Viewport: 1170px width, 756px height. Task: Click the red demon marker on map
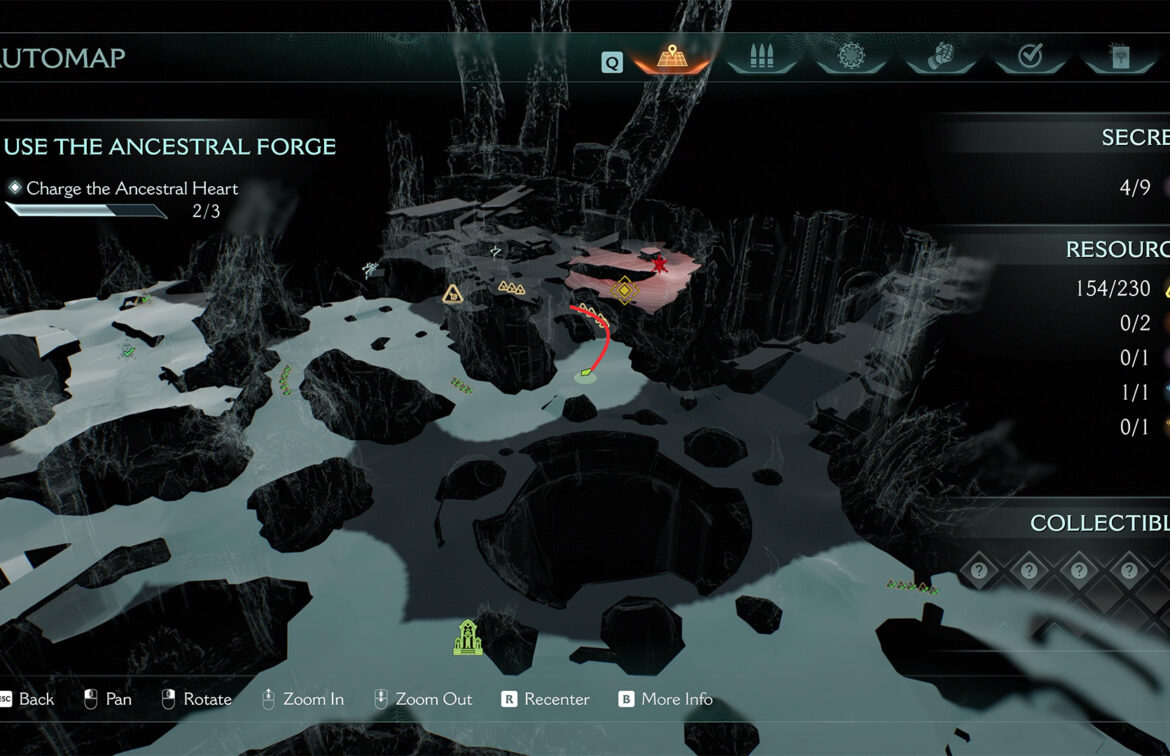point(660,265)
